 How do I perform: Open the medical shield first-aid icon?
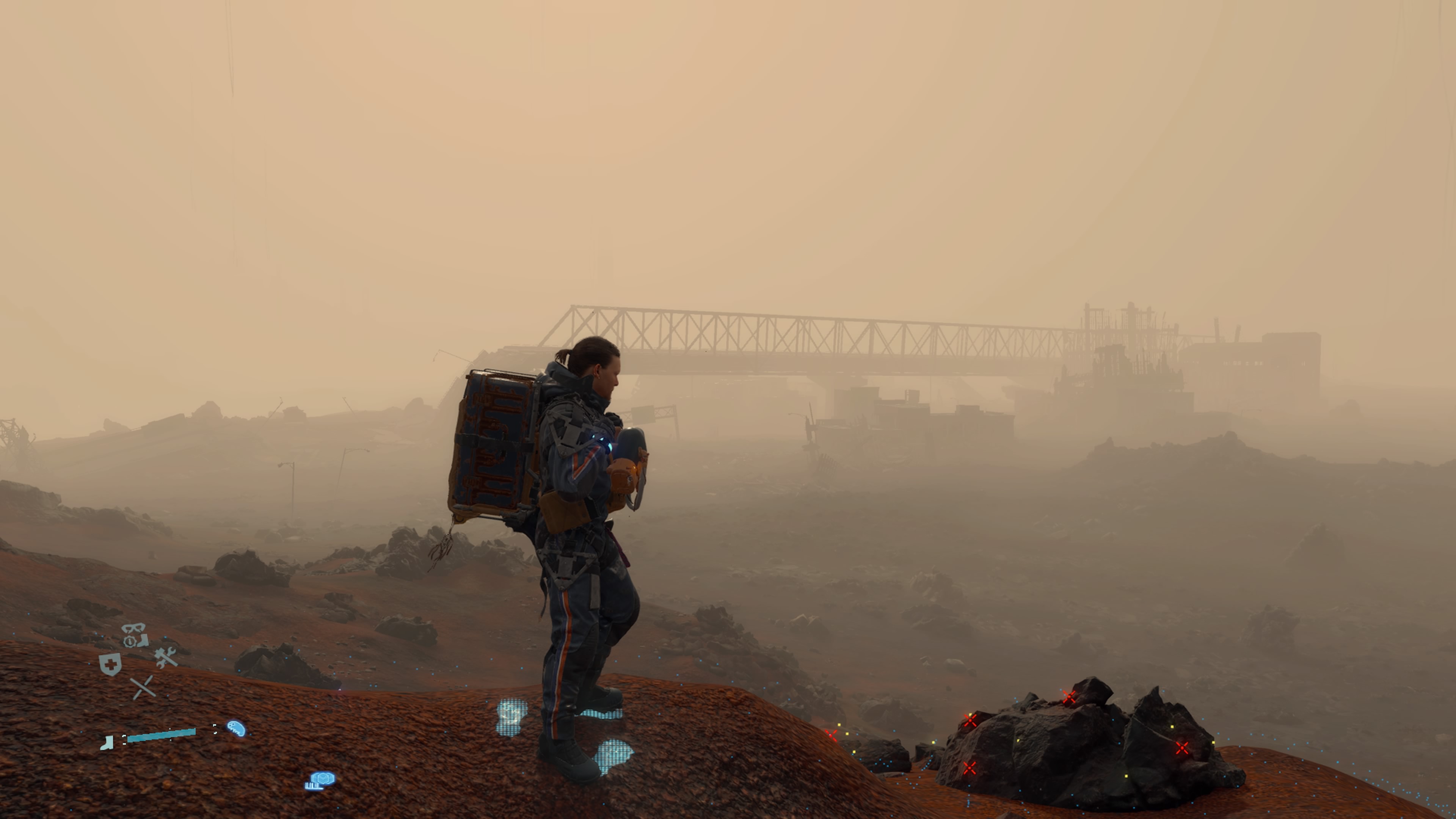click(111, 665)
